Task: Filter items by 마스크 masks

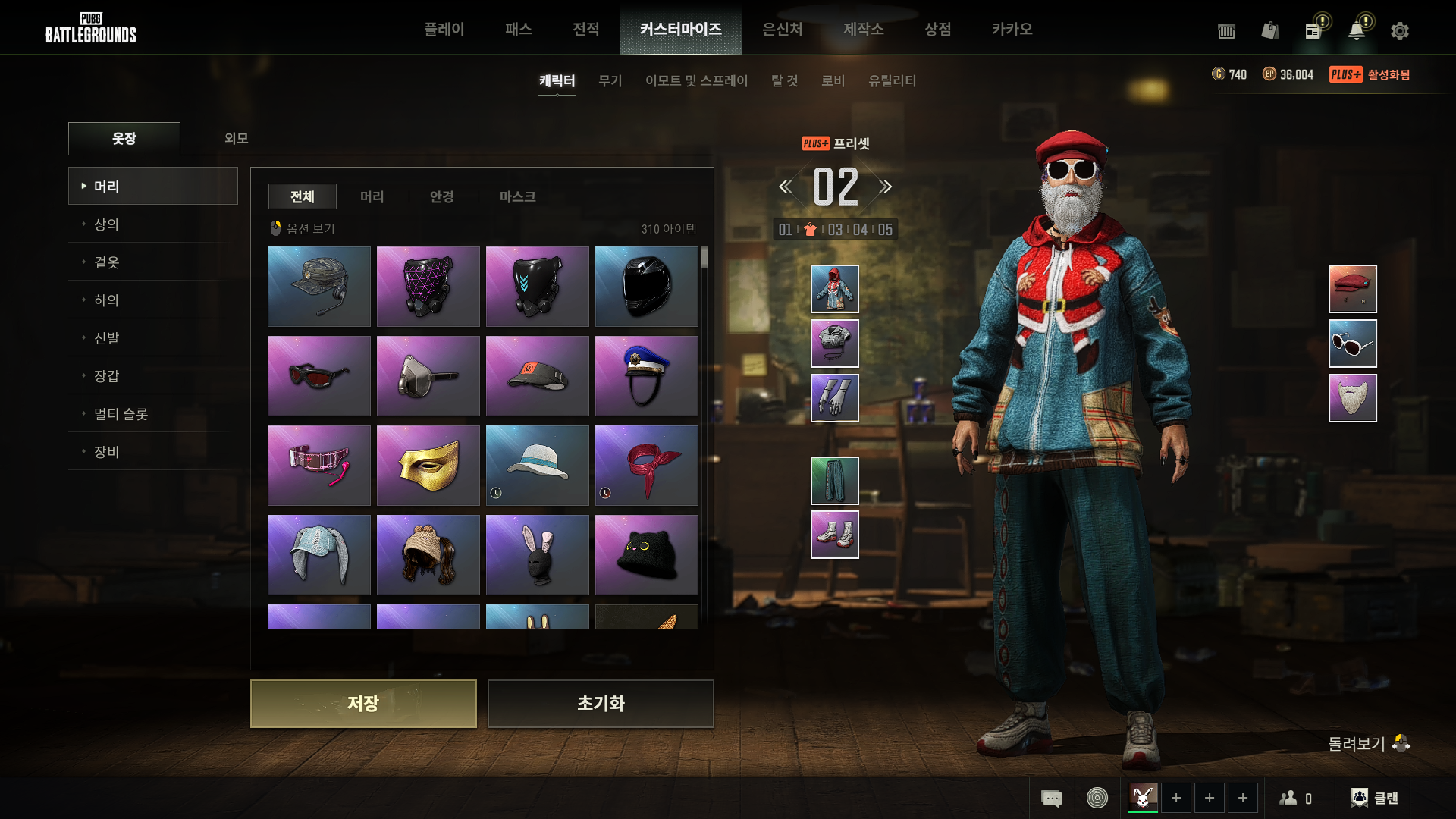Action: click(x=517, y=196)
